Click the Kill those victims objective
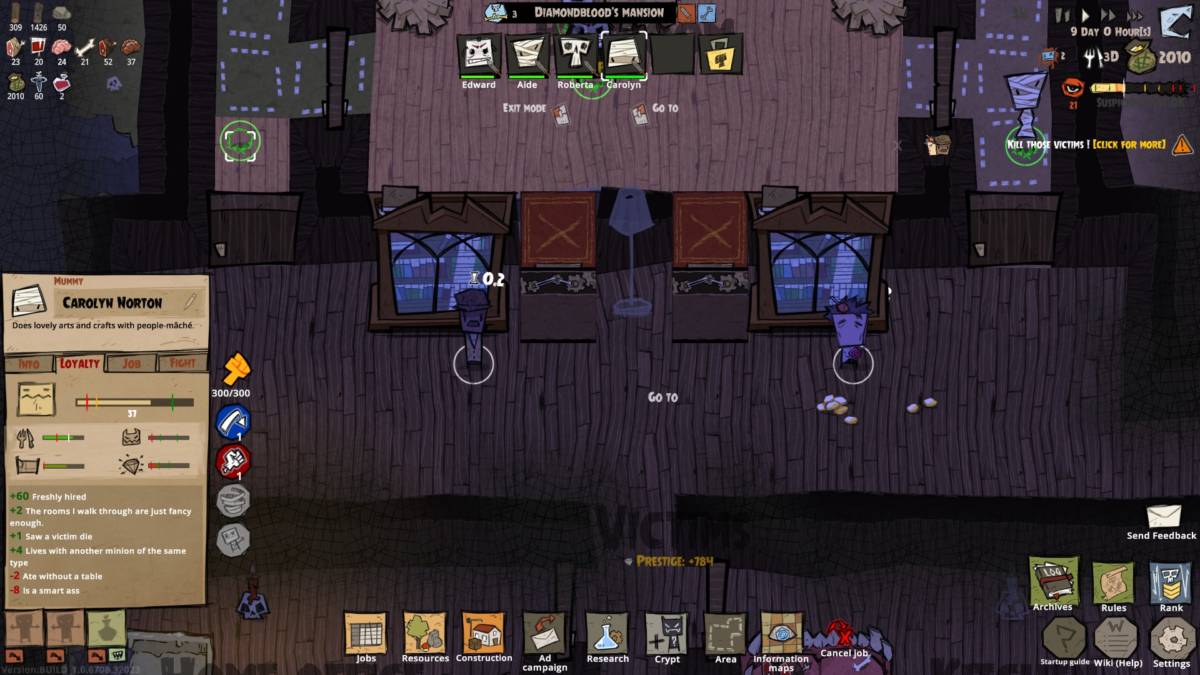This screenshot has width=1200, height=675. pyautogui.click(x=1086, y=145)
